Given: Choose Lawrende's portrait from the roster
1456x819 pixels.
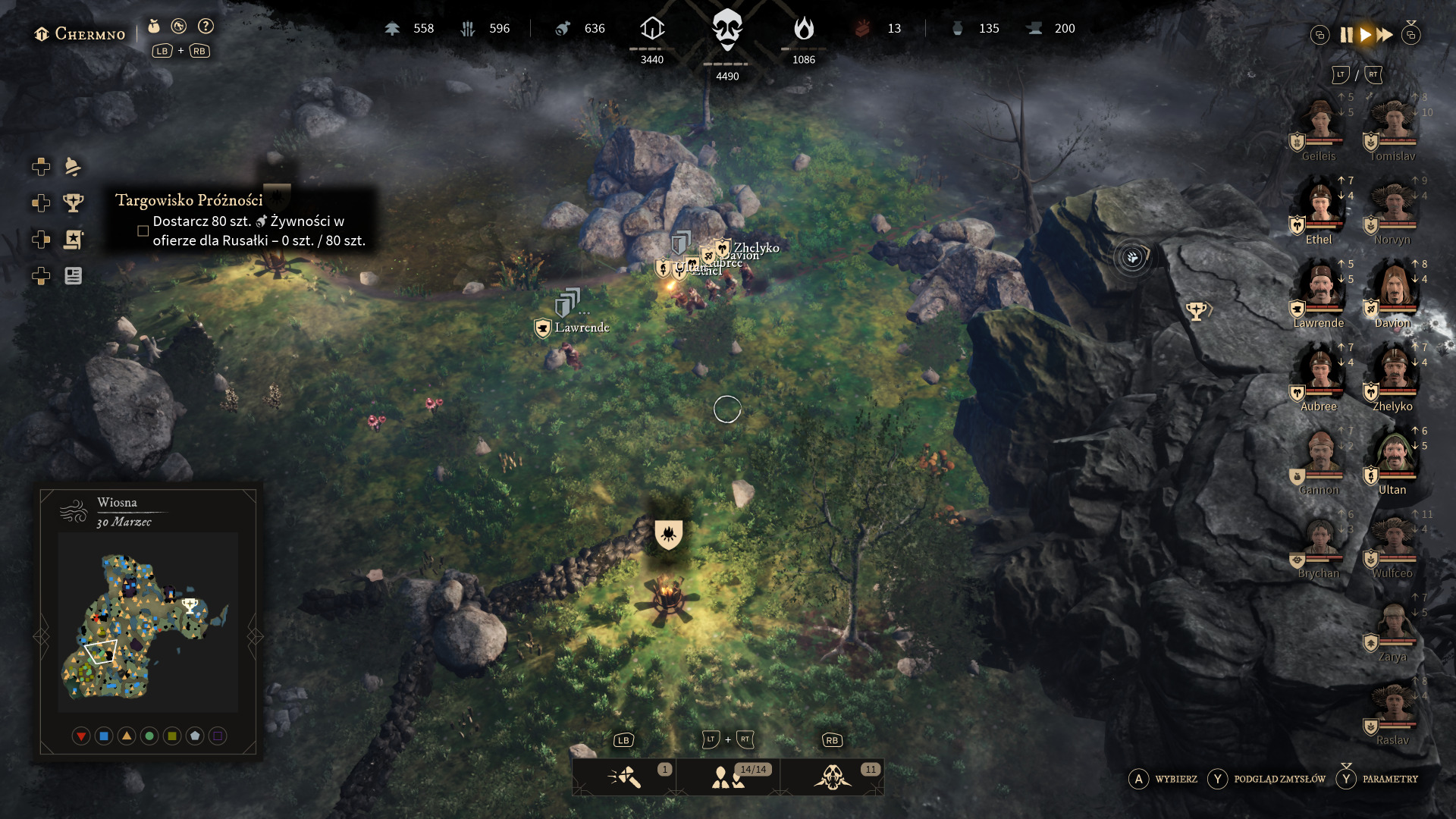Looking at the screenshot, I should tap(1320, 290).
